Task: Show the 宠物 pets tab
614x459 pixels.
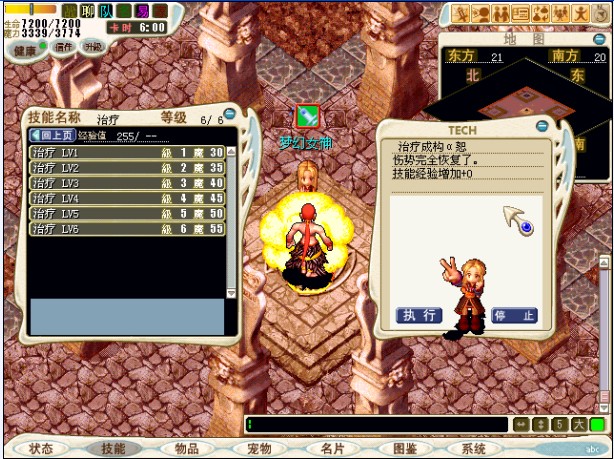Action: pyautogui.click(x=258, y=449)
